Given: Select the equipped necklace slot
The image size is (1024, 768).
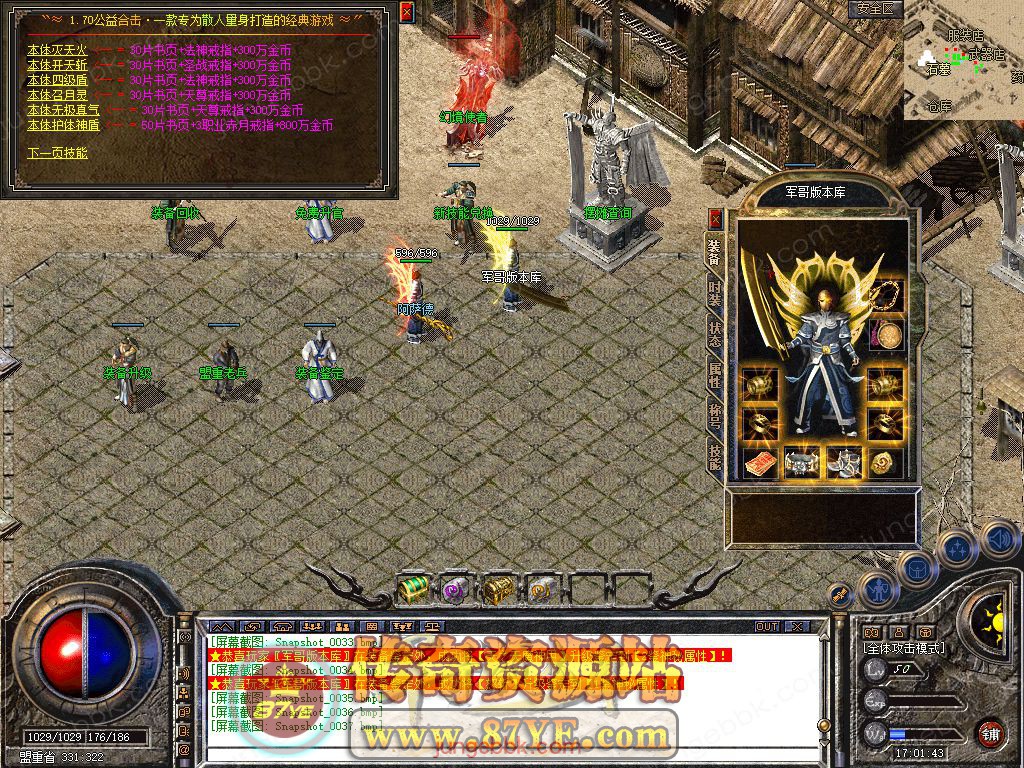Looking at the screenshot, I should pyautogui.click(x=886, y=295).
